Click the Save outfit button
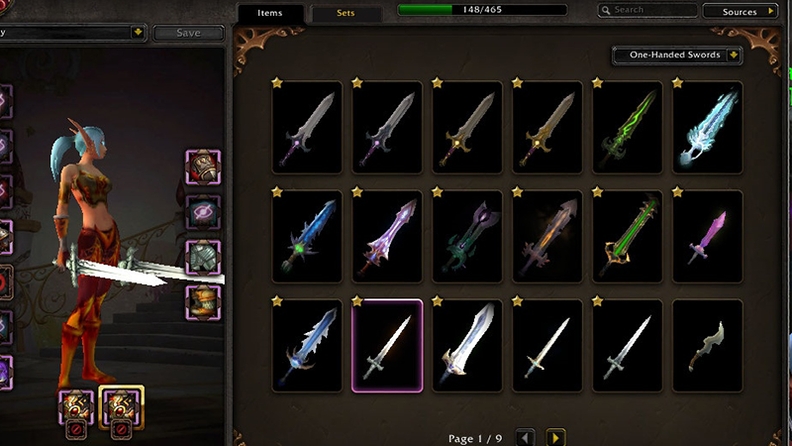The image size is (792, 446). point(188,33)
